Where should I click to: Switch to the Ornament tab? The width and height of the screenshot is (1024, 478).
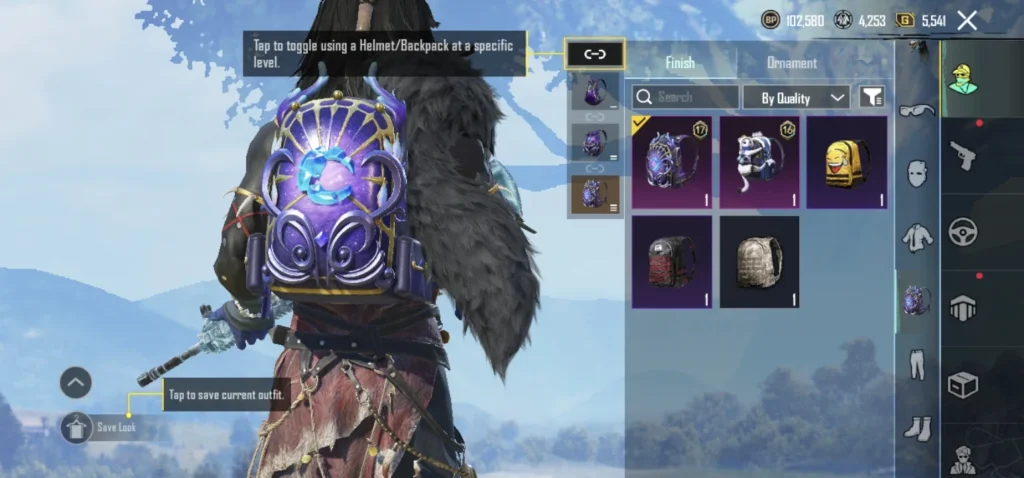pyautogui.click(x=792, y=63)
